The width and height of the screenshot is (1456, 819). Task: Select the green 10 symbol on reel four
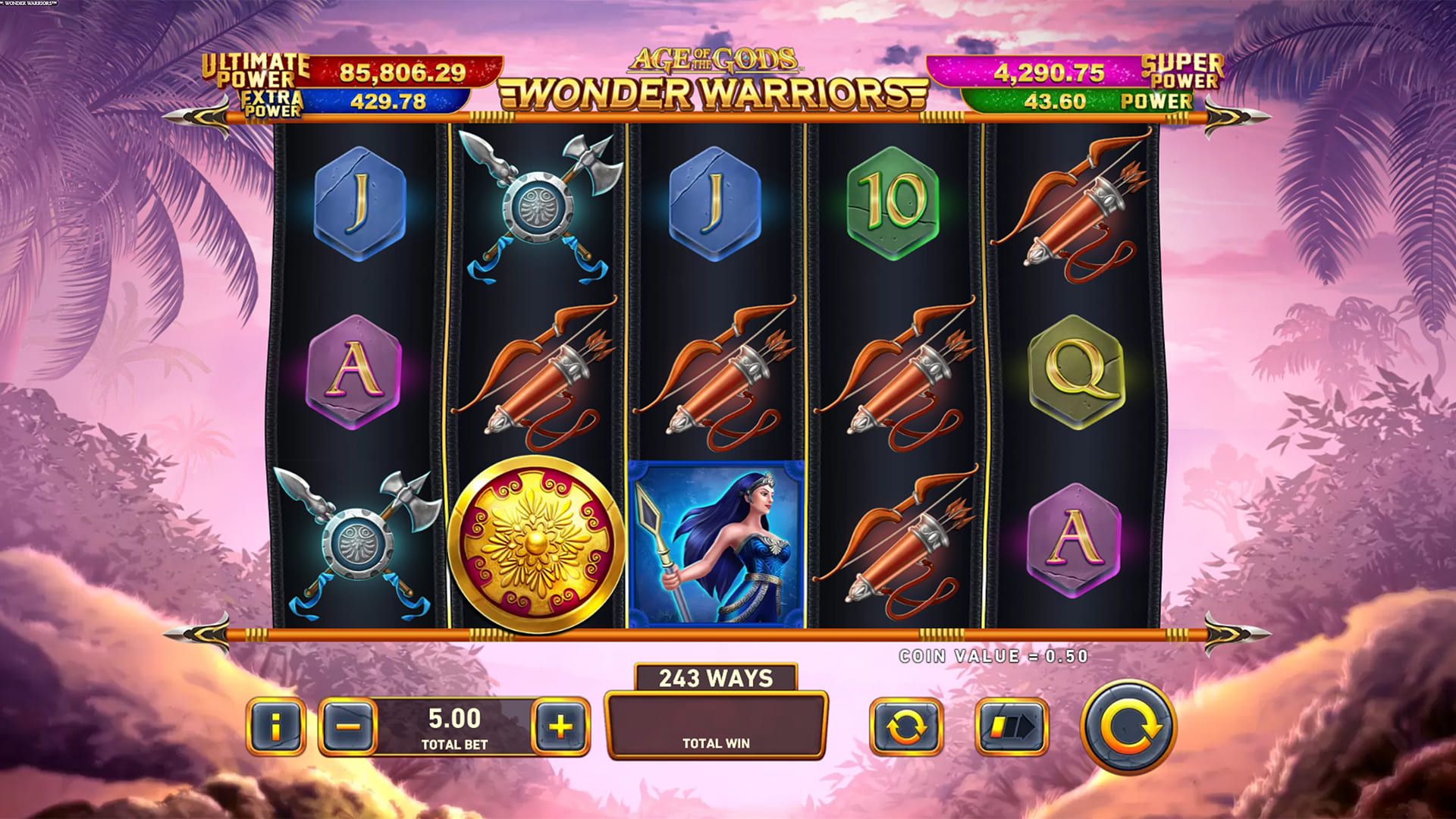tap(895, 201)
